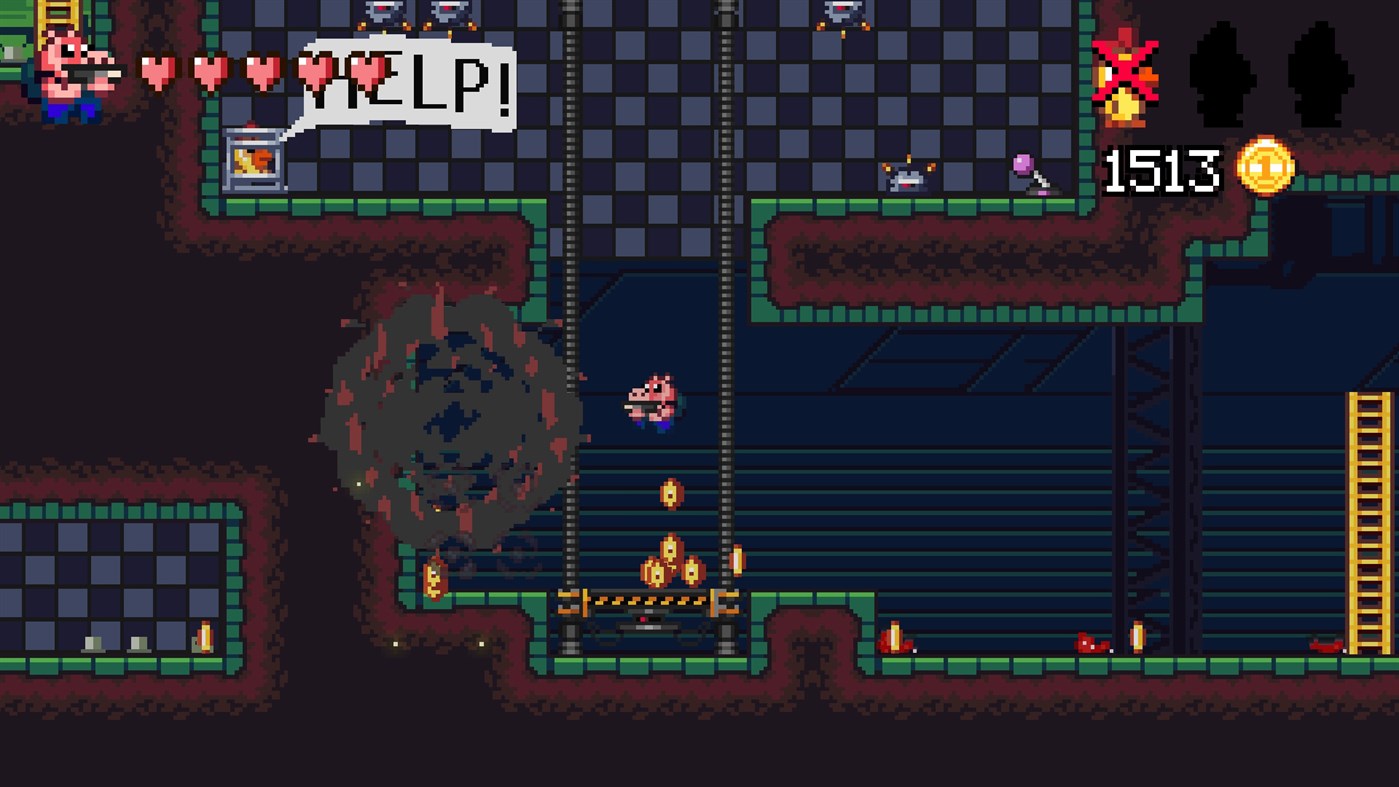Click the yellow-striped conveyor platform
Viewport: 1399px width, 787px height.
tap(645, 600)
